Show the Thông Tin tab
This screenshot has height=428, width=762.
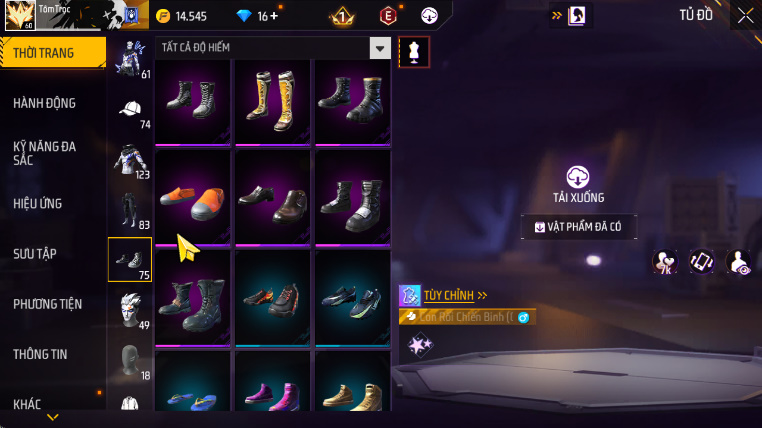click(42, 353)
